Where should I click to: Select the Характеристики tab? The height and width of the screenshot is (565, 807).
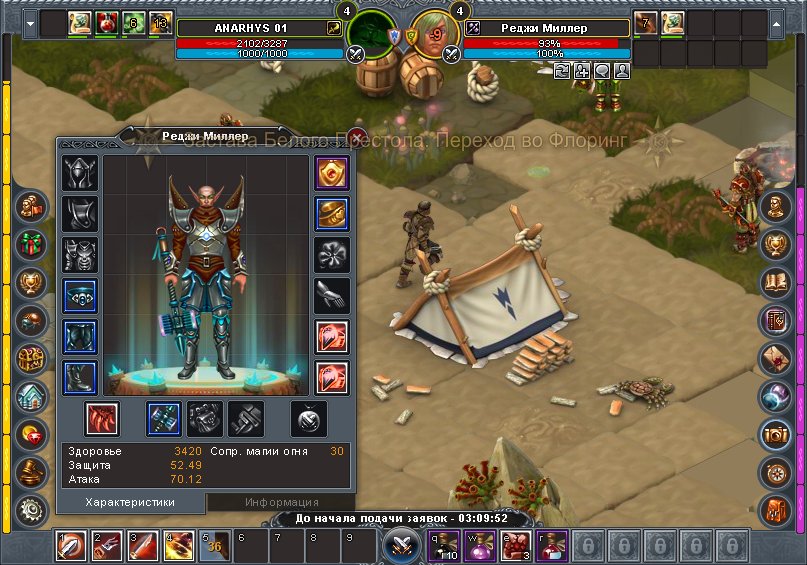131,502
